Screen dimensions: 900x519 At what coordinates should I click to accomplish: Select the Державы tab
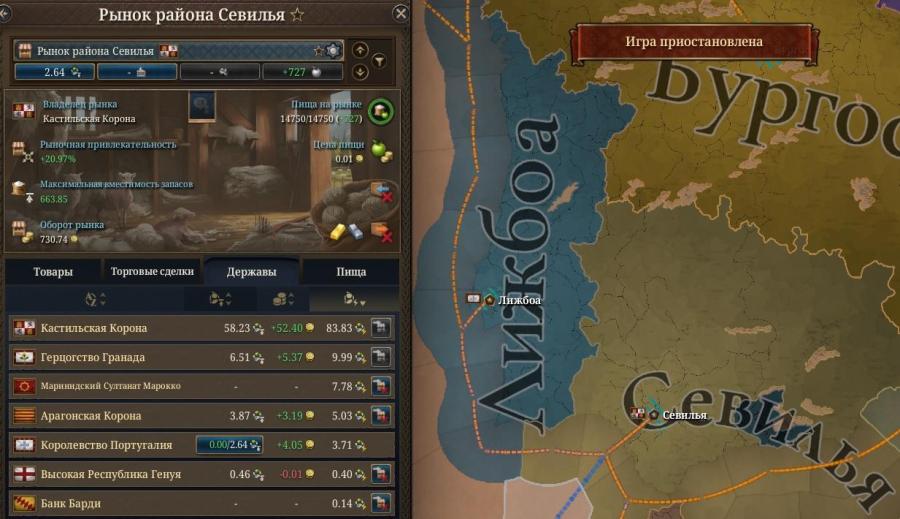tap(250, 271)
